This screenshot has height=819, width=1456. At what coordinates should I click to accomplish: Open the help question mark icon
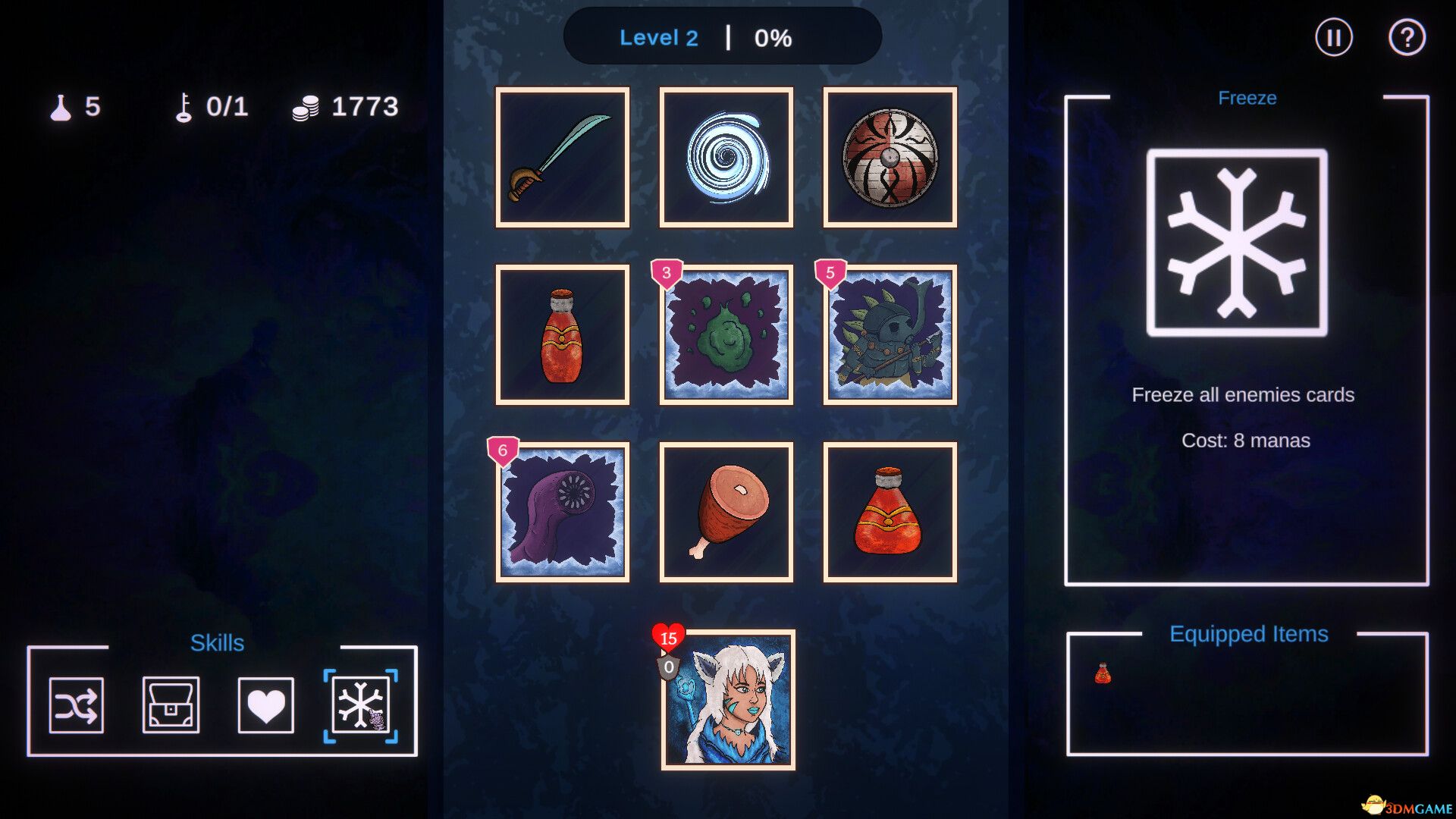point(1408,37)
